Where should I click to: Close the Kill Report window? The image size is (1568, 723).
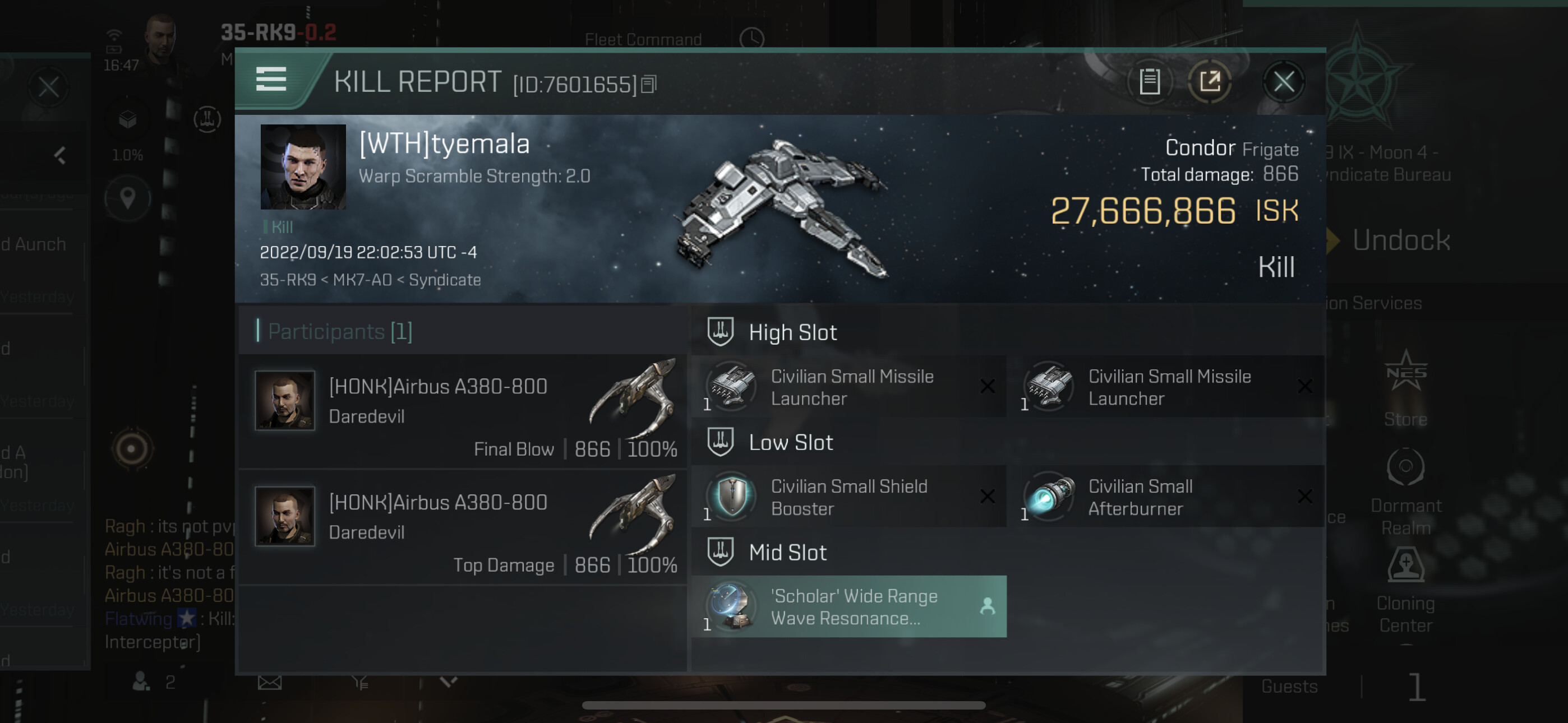[x=1283, y=82]
